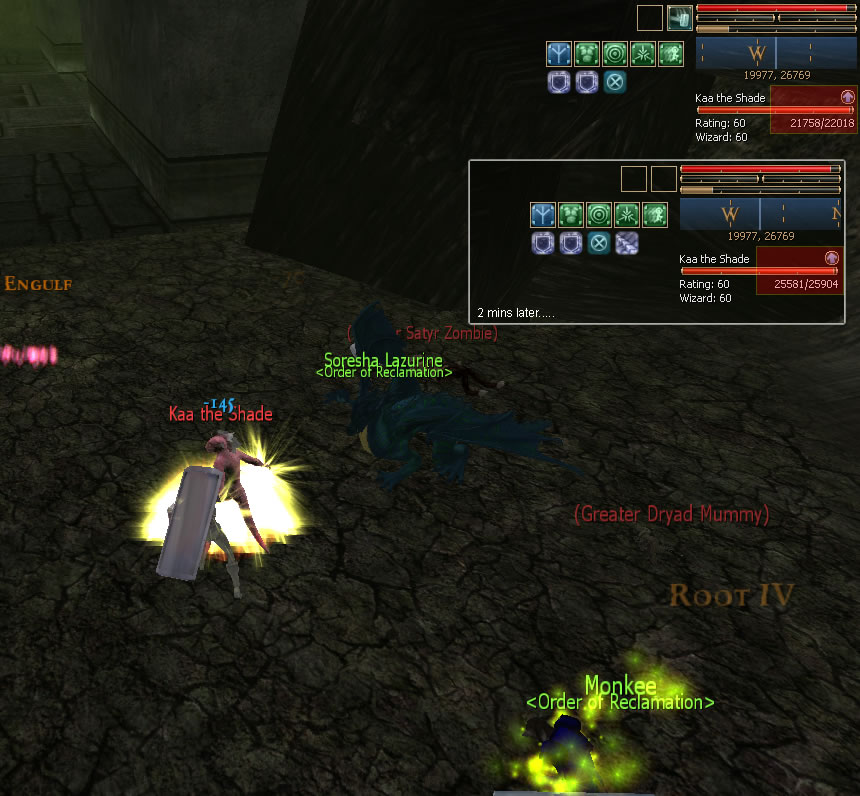Image resolution: width=860 pixels, height=796 pixels.
Task: Select the teal crossed-circle effect icon outside the inset
Action: [615, 81]
